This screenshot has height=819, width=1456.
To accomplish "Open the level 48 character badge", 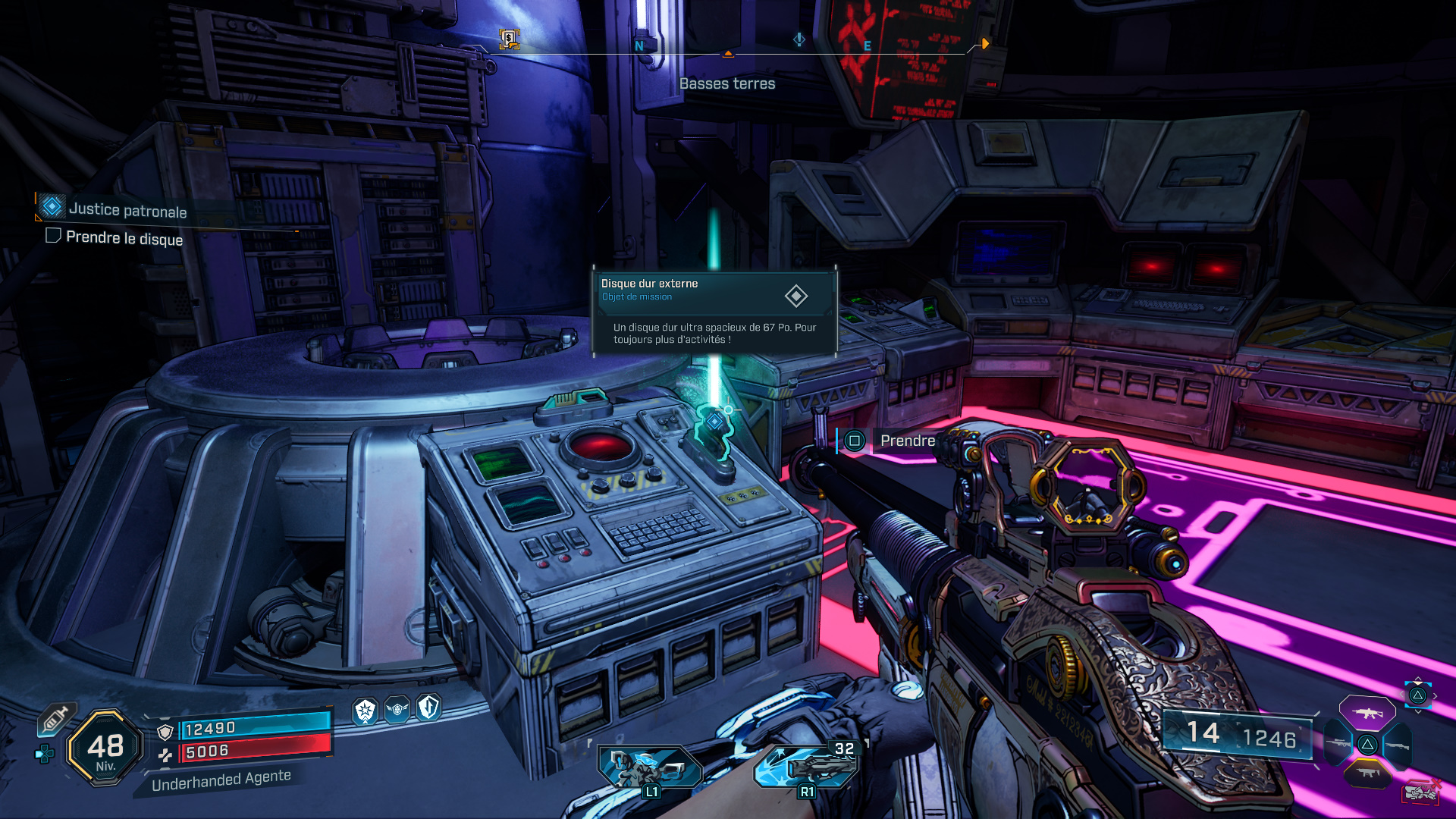I will point(105,748).
